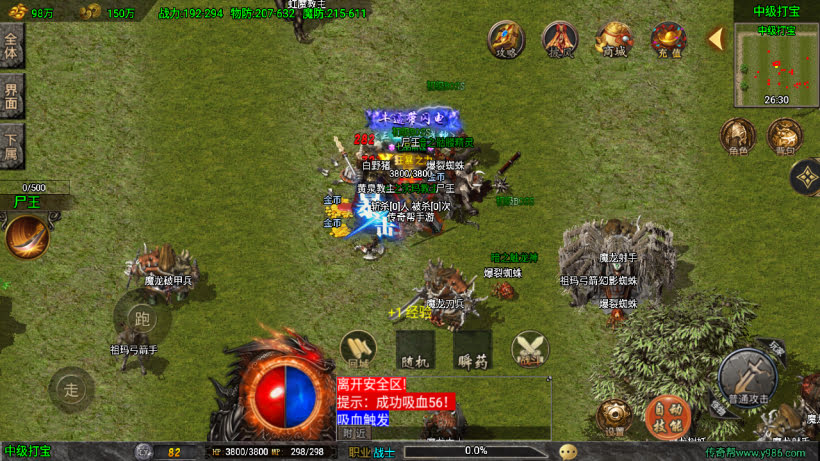Viewport: 820px width, 461px height.
Task: Open the 角色 character sheet
Action: point(736,136)
